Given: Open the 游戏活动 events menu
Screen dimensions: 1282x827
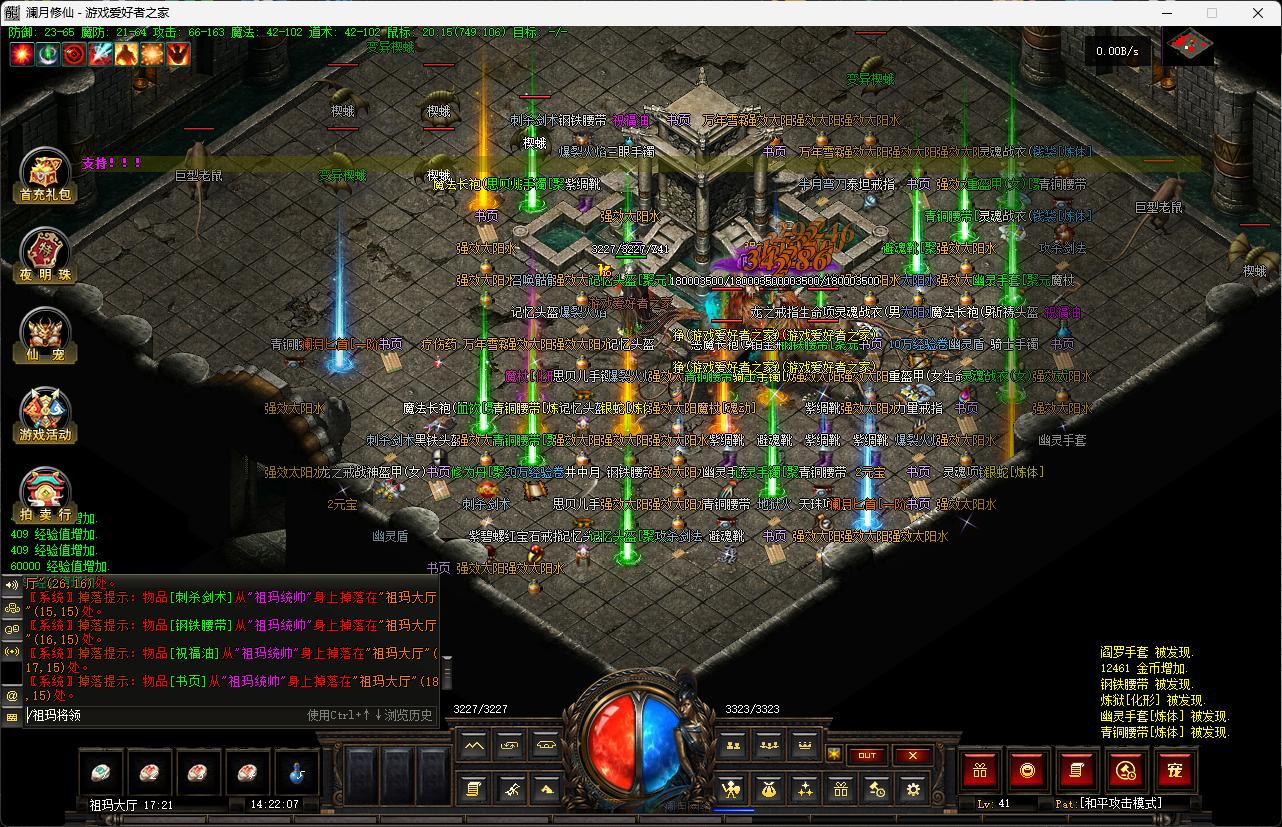Looking at the screenshot, I should (x=45, y=414).
